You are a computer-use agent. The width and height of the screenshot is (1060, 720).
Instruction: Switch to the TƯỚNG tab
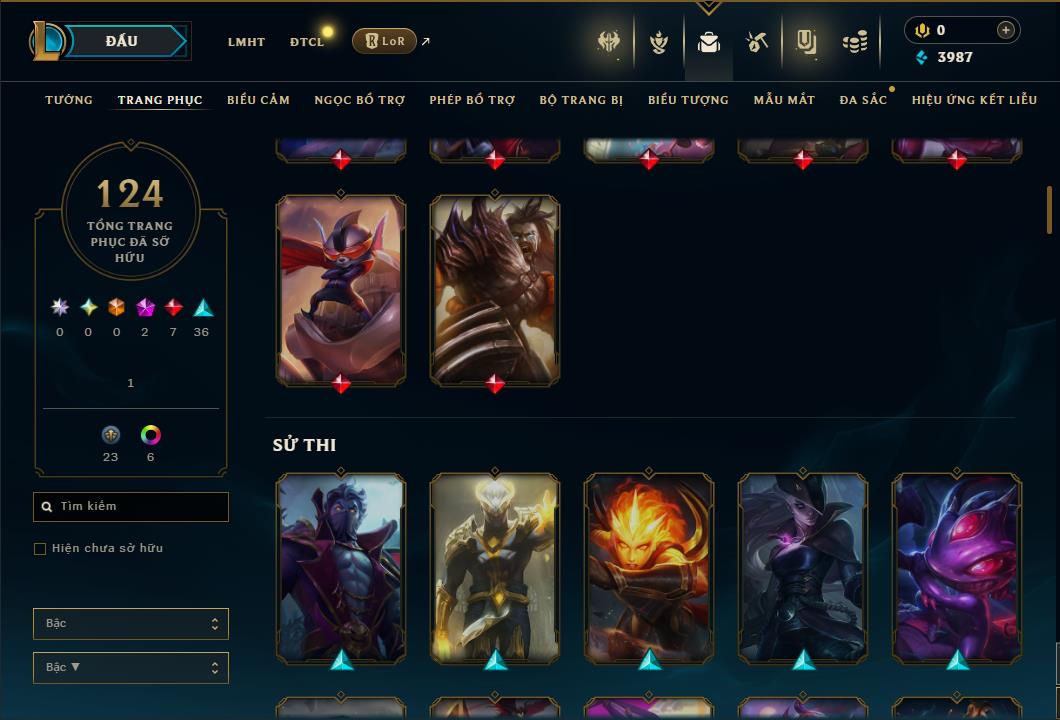[69, 100]
